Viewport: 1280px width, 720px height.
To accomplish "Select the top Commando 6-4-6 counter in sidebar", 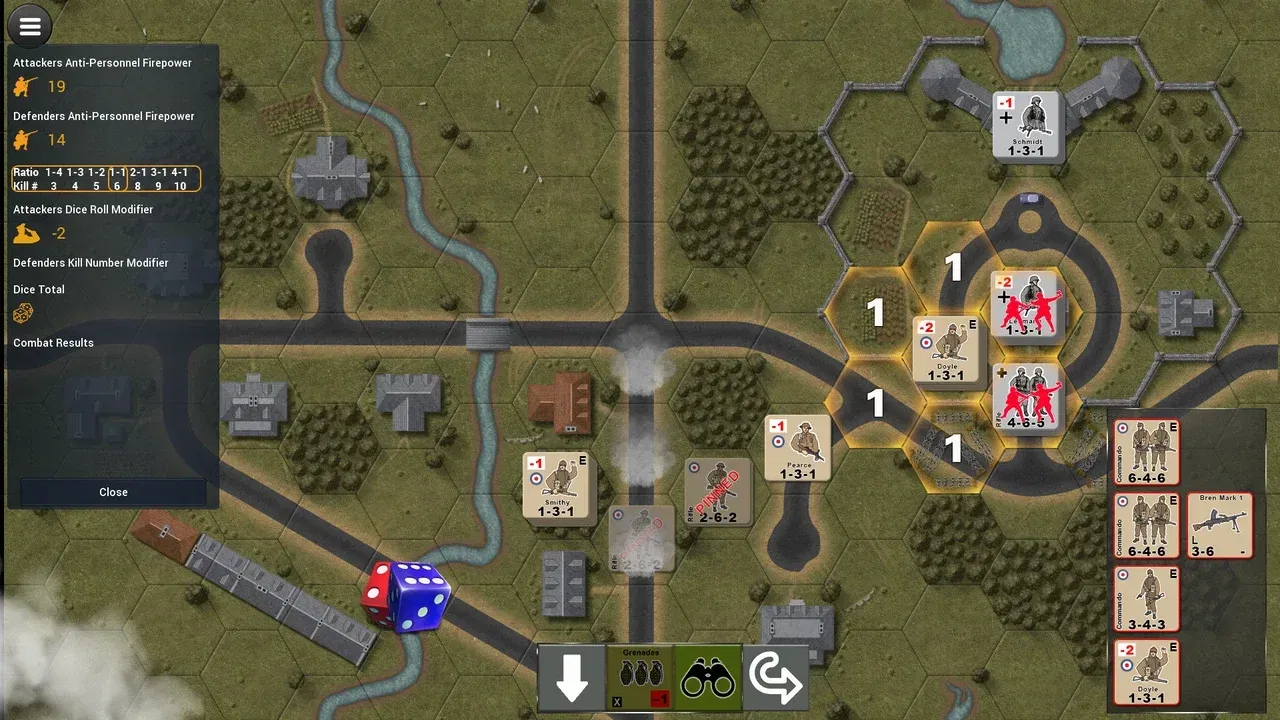I will (x=1146, y=453).
